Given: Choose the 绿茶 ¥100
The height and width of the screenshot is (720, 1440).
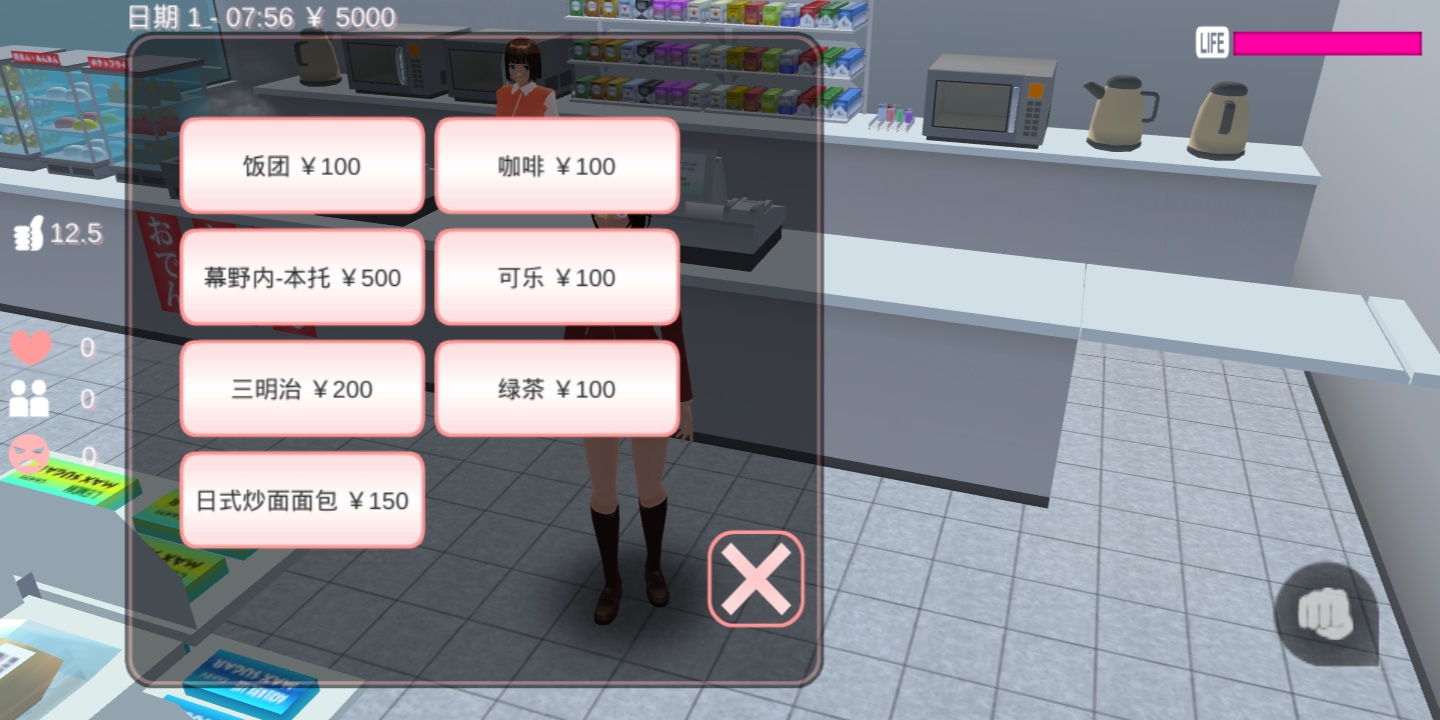Looking at the screenshot, I should pos(557,388).
